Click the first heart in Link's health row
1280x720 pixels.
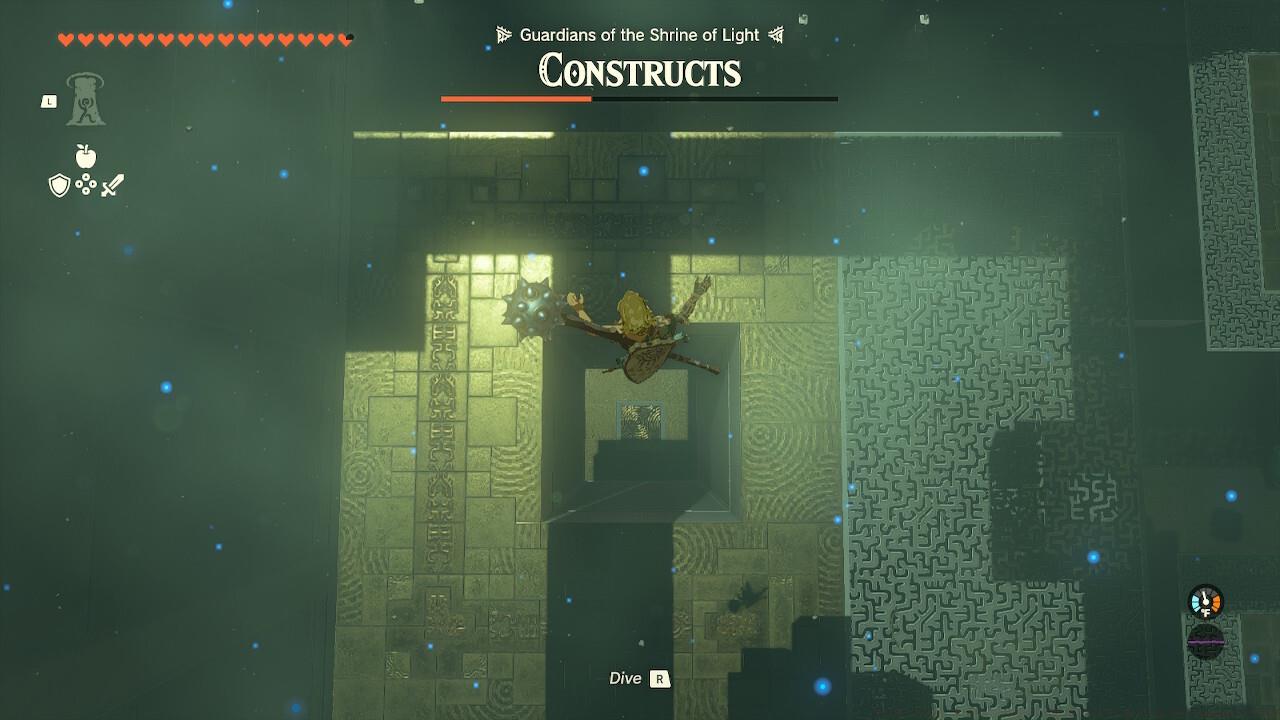pyautogui.click(x=63, y=36)
